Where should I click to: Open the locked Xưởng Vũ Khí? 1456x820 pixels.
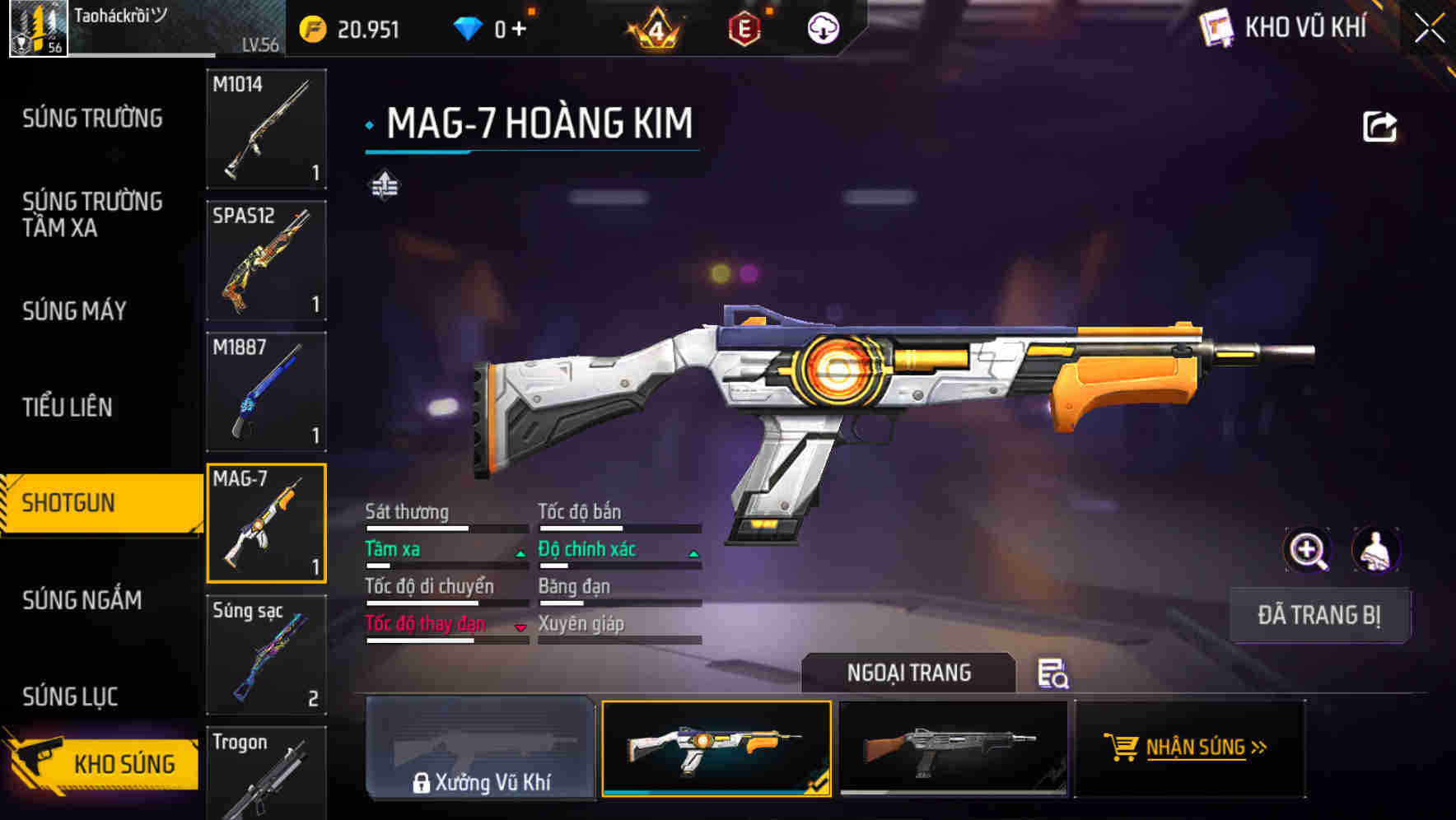coord(480,748)
